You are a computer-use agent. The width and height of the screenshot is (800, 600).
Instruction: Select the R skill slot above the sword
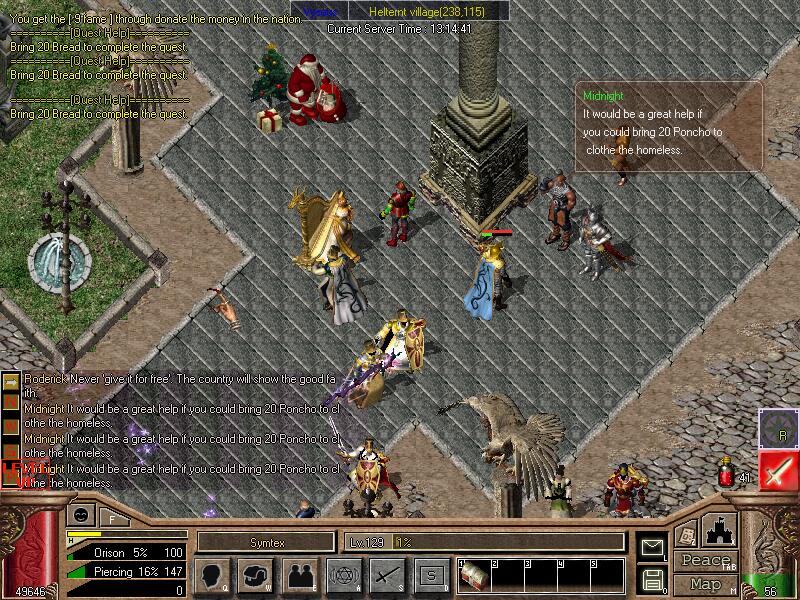[778, 428]
